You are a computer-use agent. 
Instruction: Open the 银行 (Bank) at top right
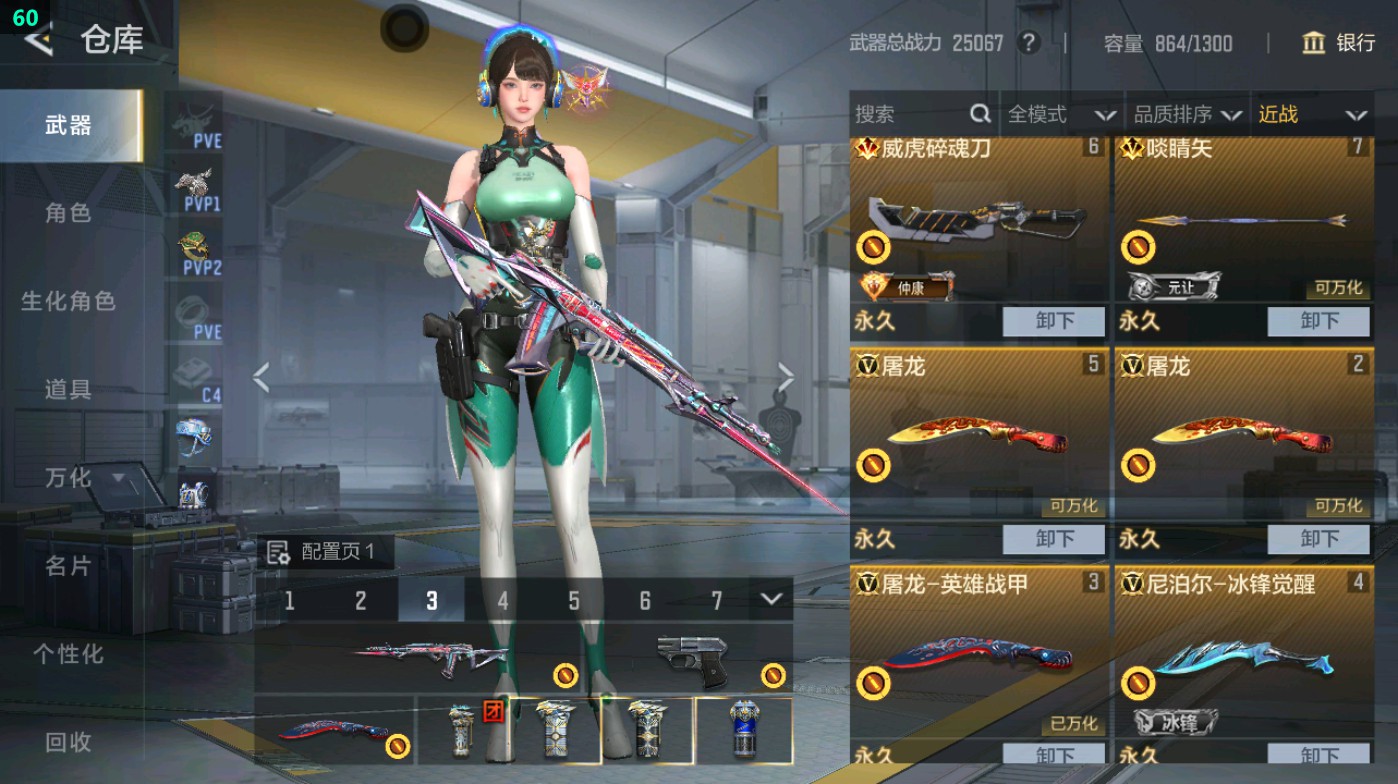pos(1341,44)
